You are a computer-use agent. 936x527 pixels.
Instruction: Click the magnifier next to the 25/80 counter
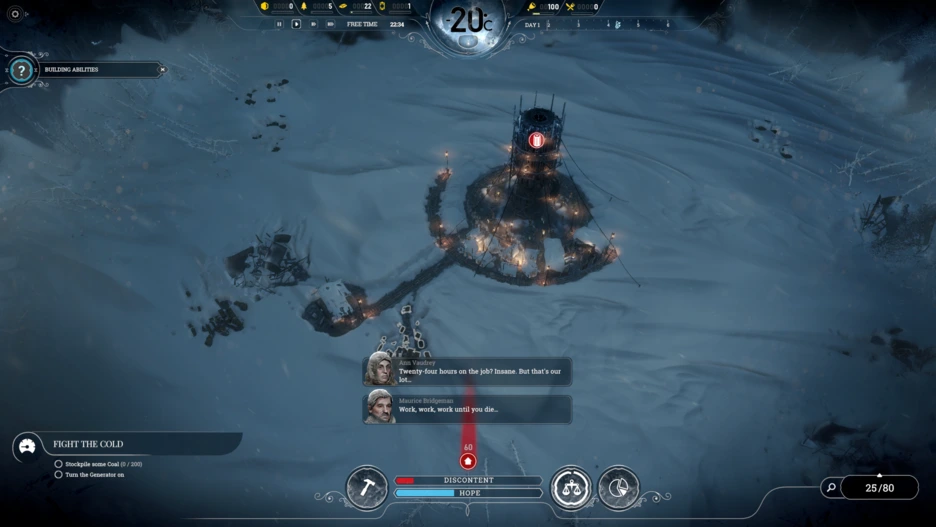point(830,488)
